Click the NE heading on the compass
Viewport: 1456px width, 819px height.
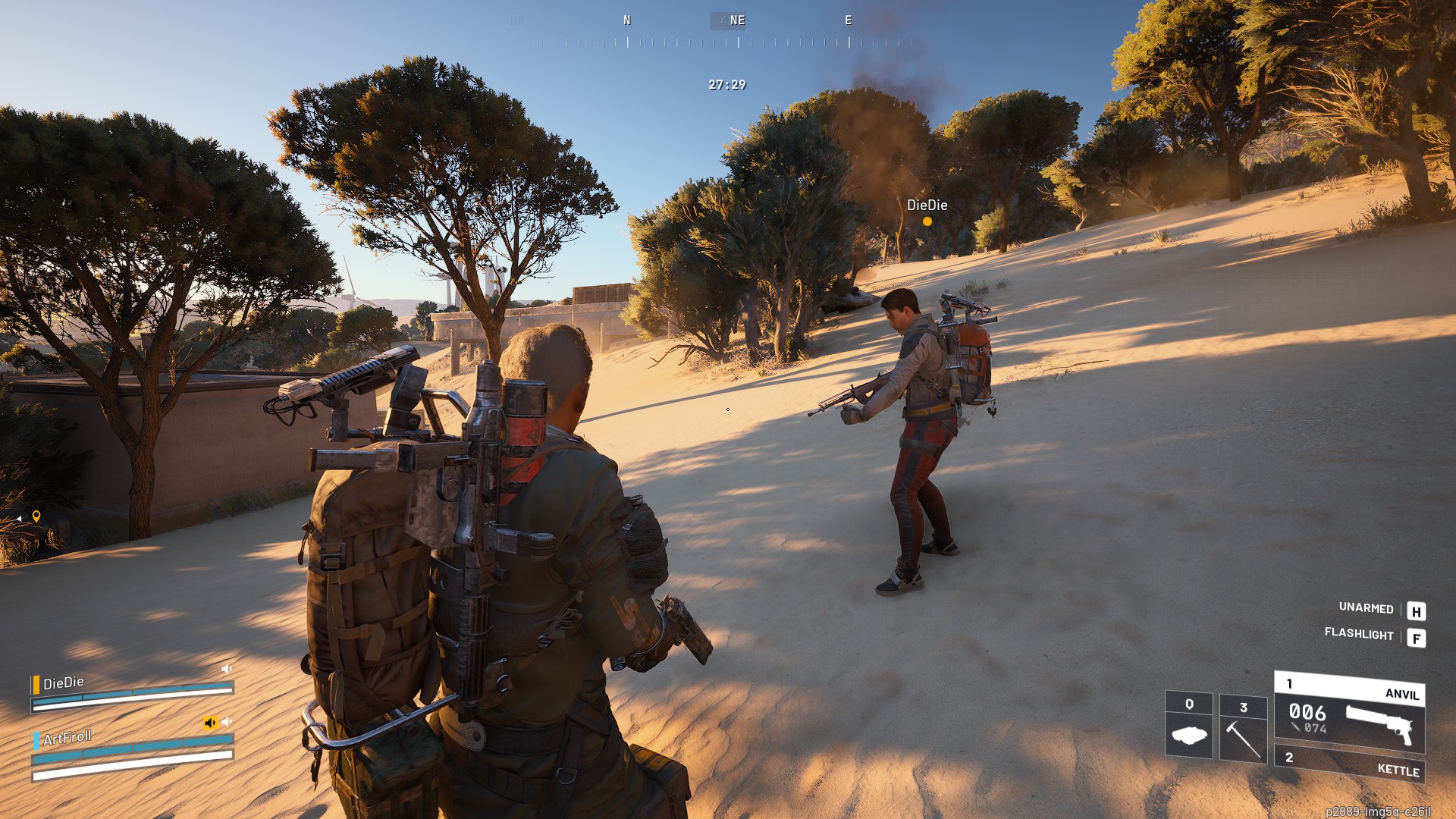coord(737,20)
